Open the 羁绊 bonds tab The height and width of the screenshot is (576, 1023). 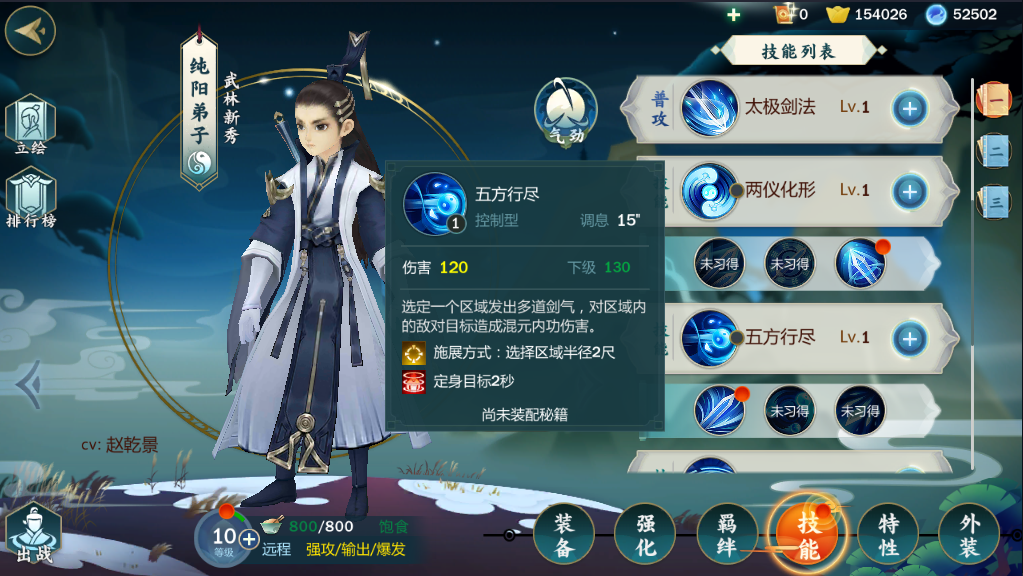726,534
